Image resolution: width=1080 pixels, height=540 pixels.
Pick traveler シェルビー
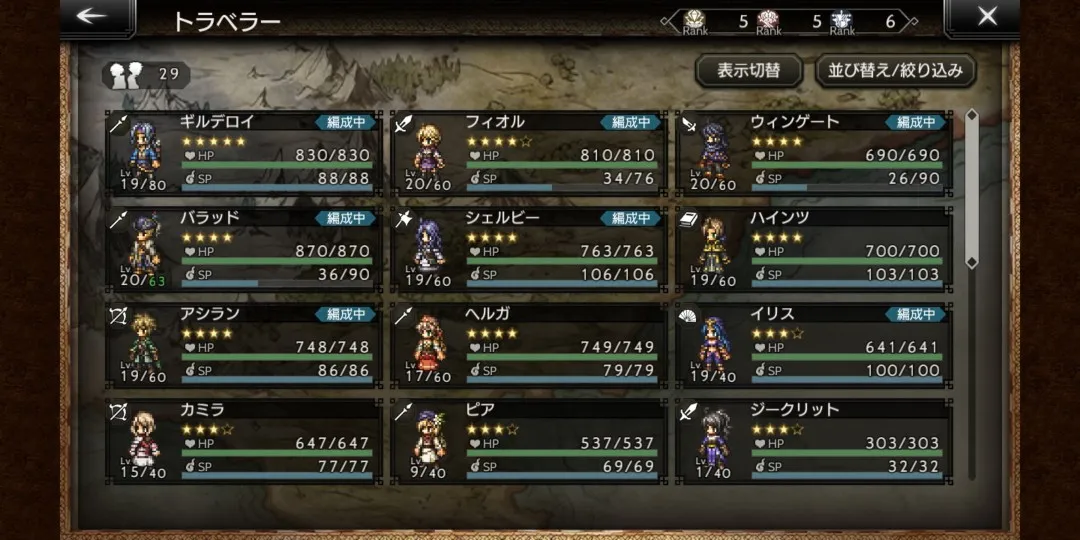tap(528, 249)
